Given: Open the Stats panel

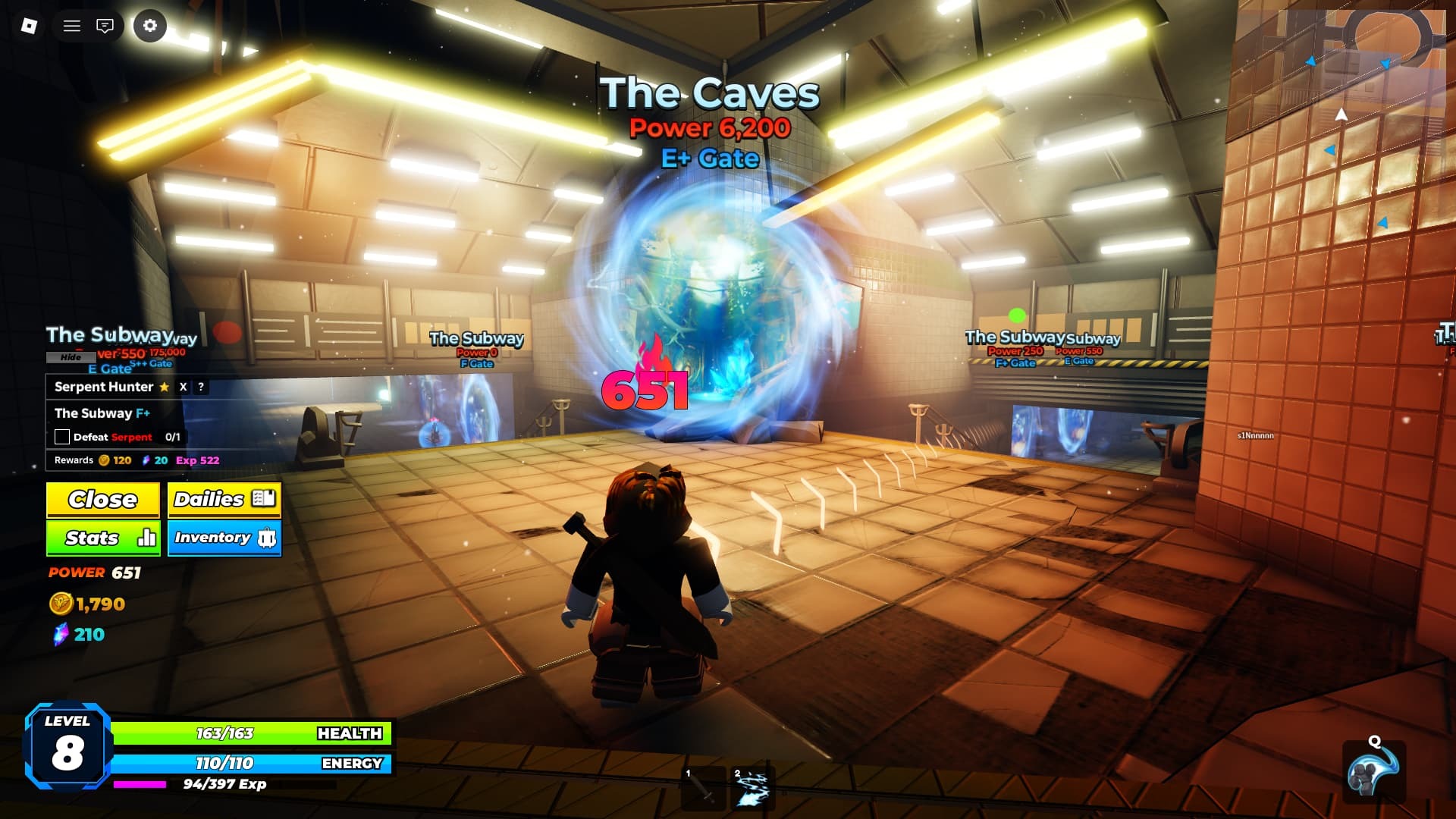Looking at the screenshot, I should (x=103, y=538).
